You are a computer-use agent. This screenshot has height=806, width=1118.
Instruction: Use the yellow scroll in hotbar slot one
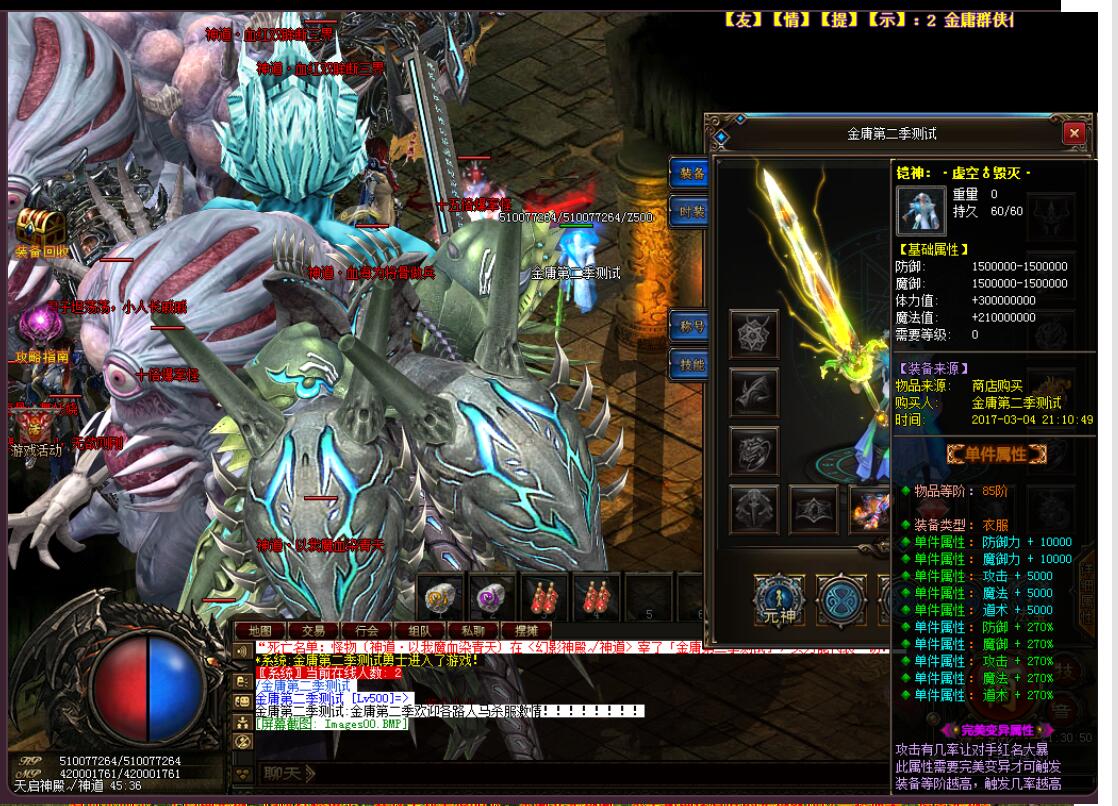(440, 597)
